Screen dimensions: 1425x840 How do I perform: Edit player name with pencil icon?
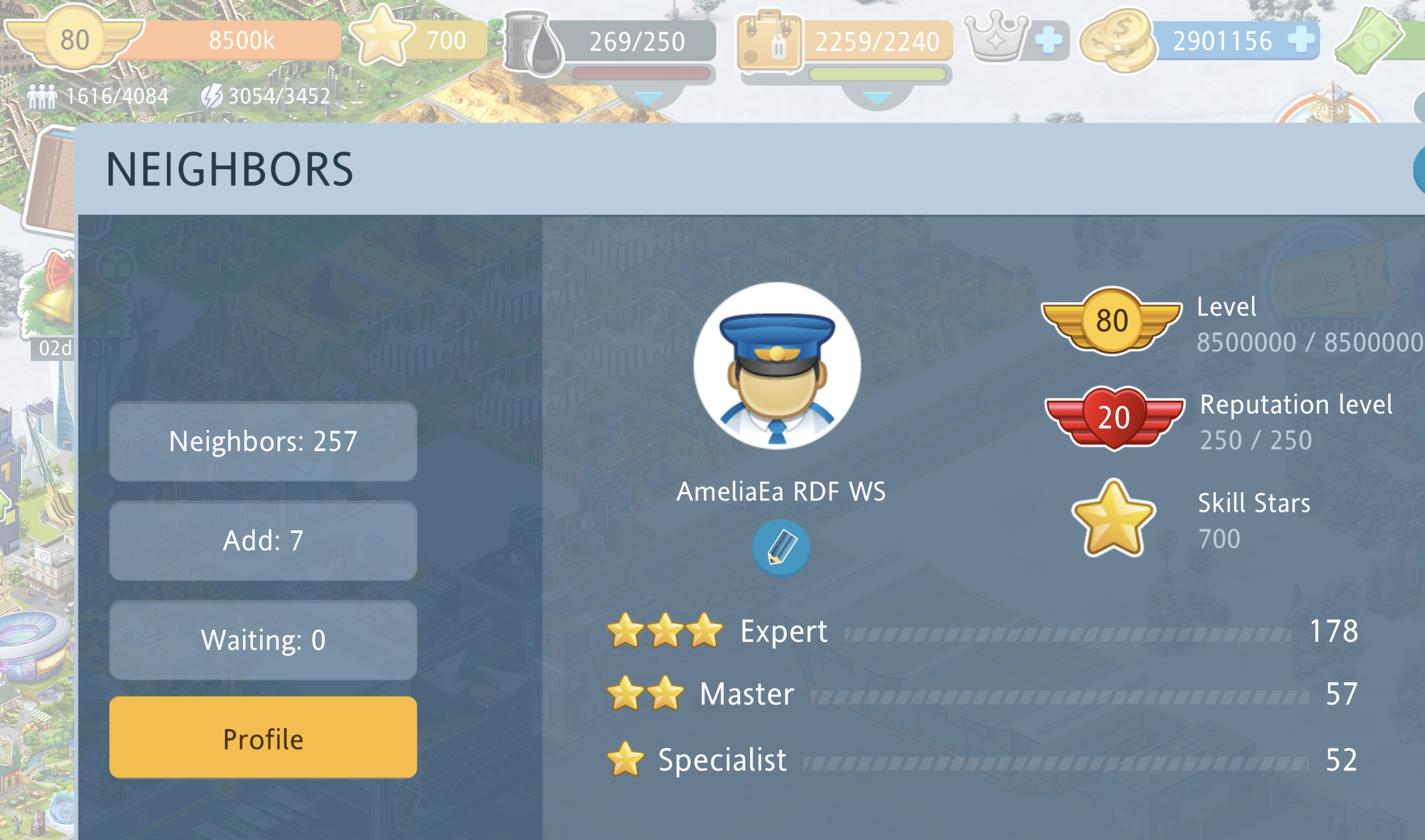[x=780, y=548]
